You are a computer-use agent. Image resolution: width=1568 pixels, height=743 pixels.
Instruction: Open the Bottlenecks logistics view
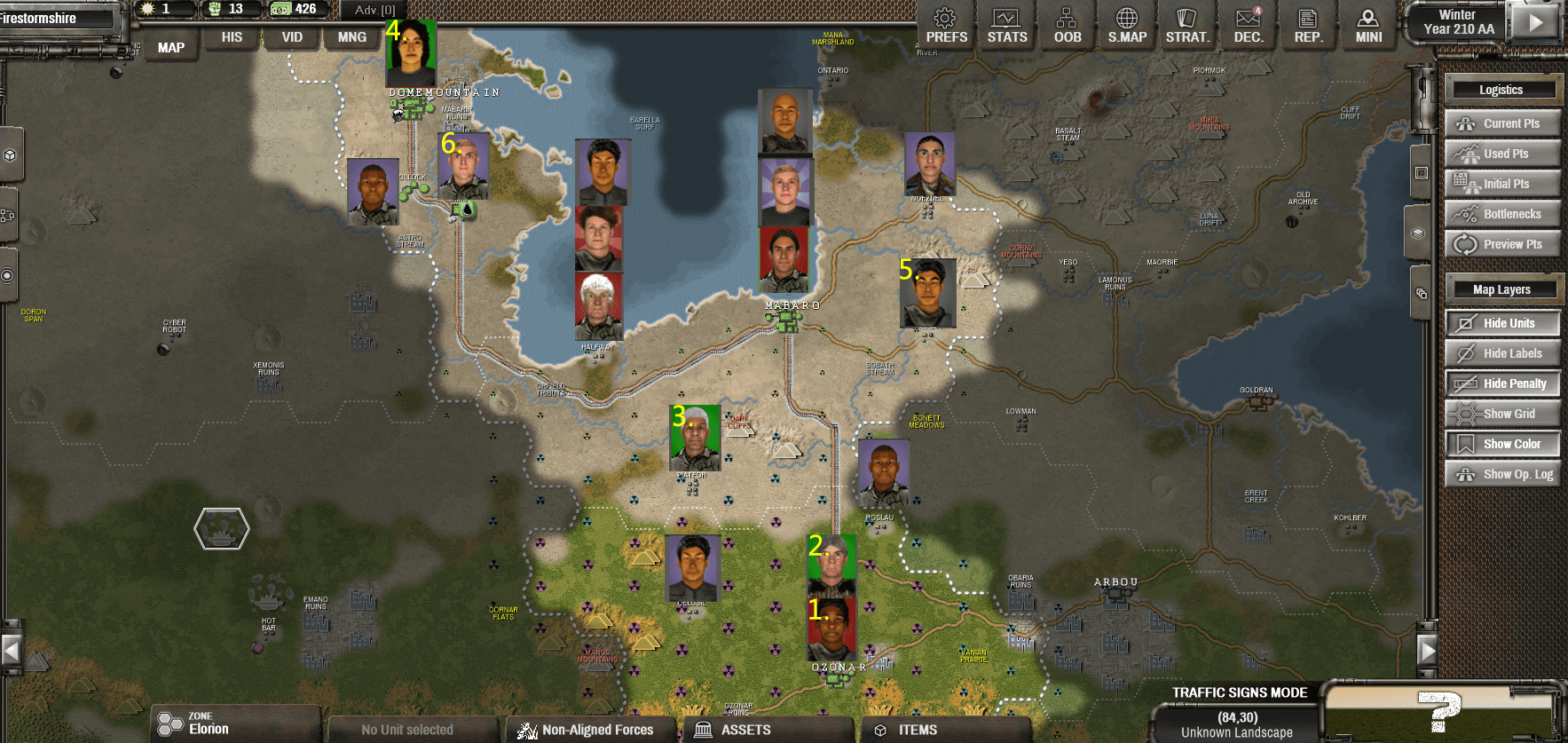[x=1502, y=213]
